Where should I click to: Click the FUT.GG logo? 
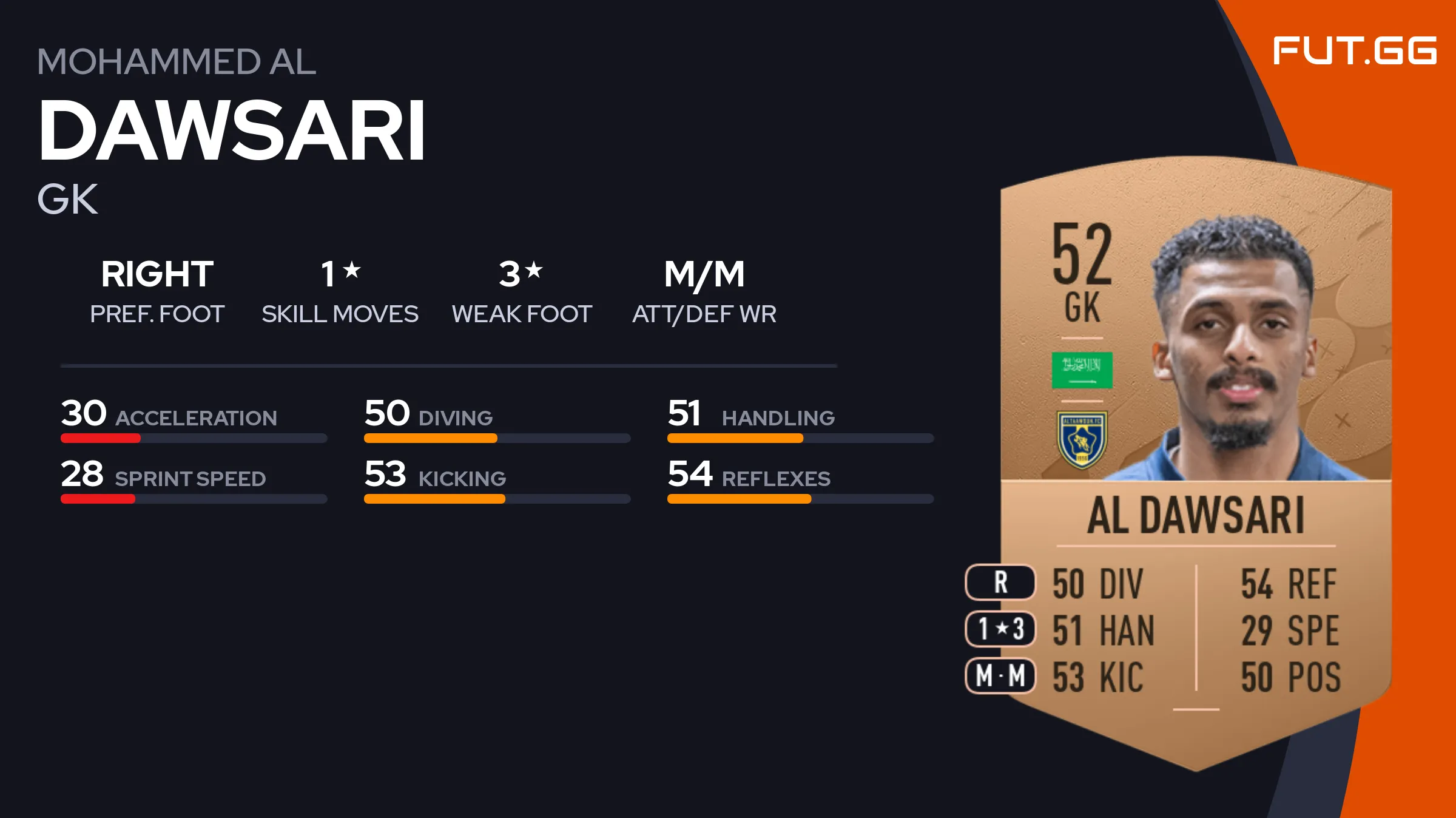[1354, 51]
